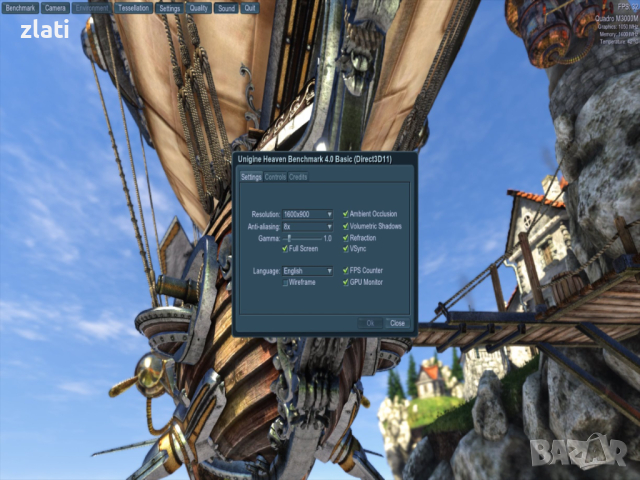Toggle Ambient Occlusion off

coord(346,214)
